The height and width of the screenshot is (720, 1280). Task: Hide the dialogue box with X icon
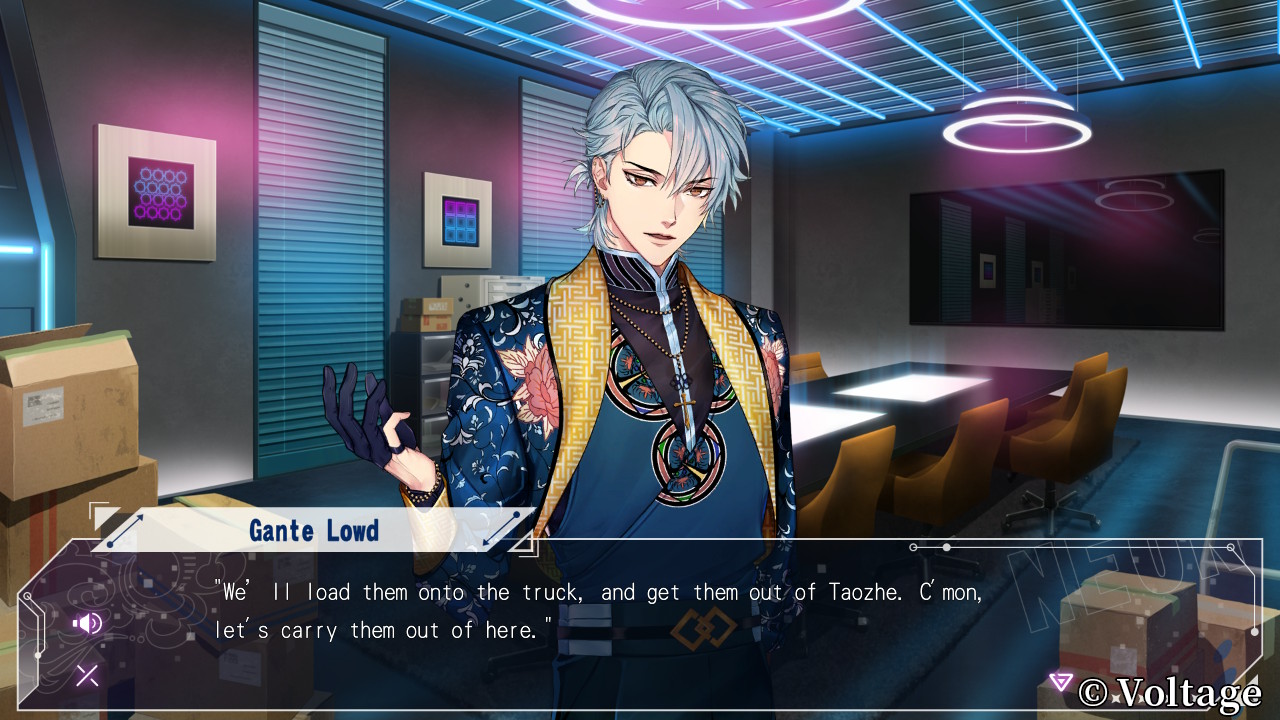click(87, 676)
